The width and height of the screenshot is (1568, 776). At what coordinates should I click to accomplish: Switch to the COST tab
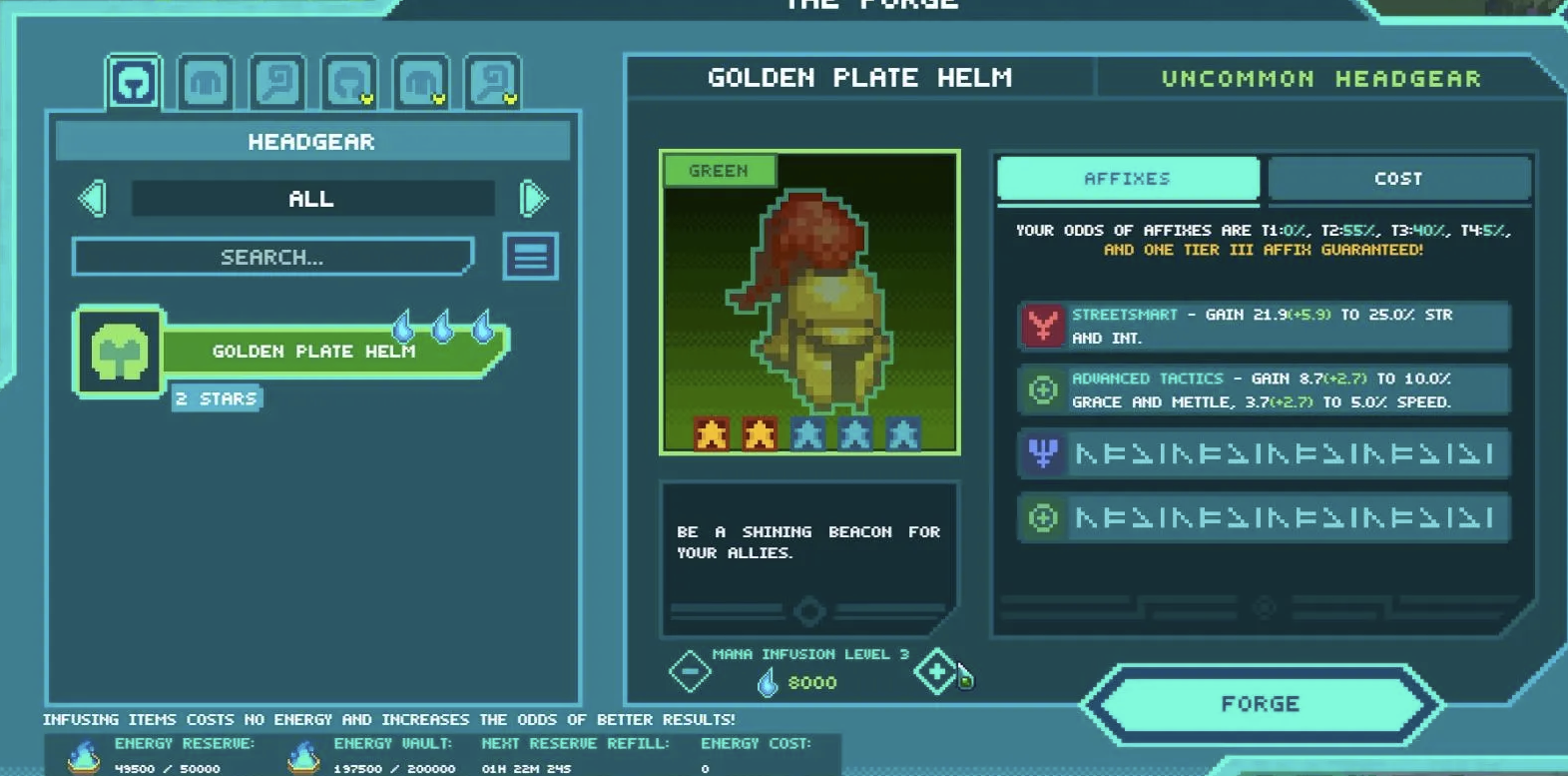1397,178
